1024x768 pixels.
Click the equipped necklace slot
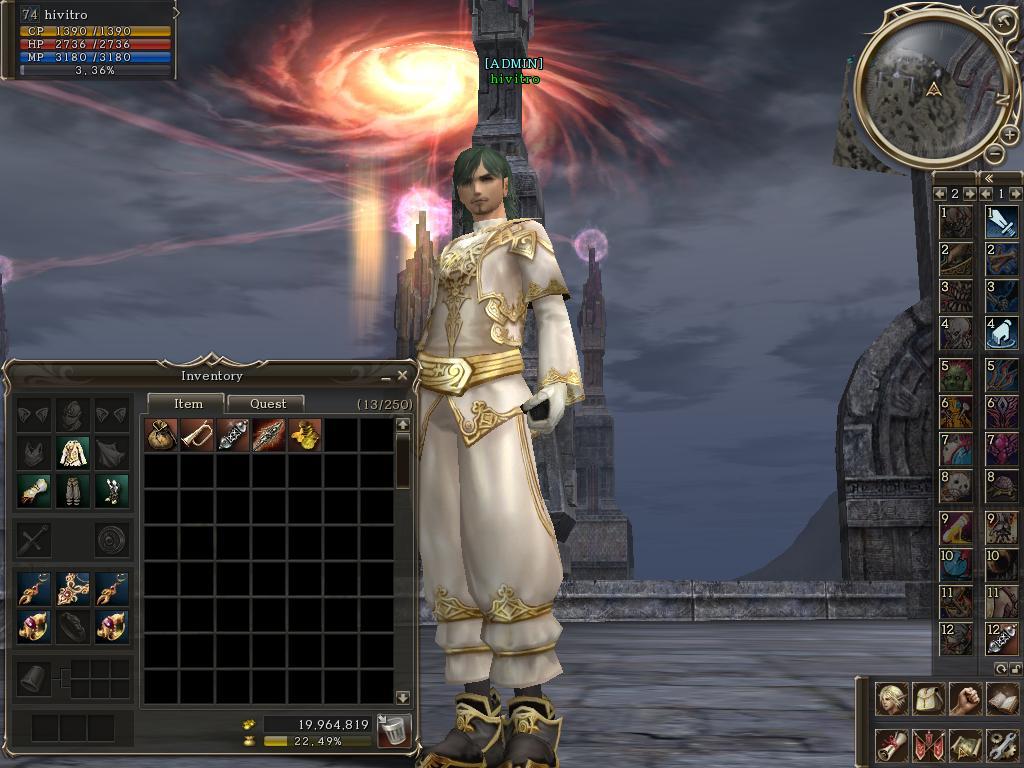point(73,589)
